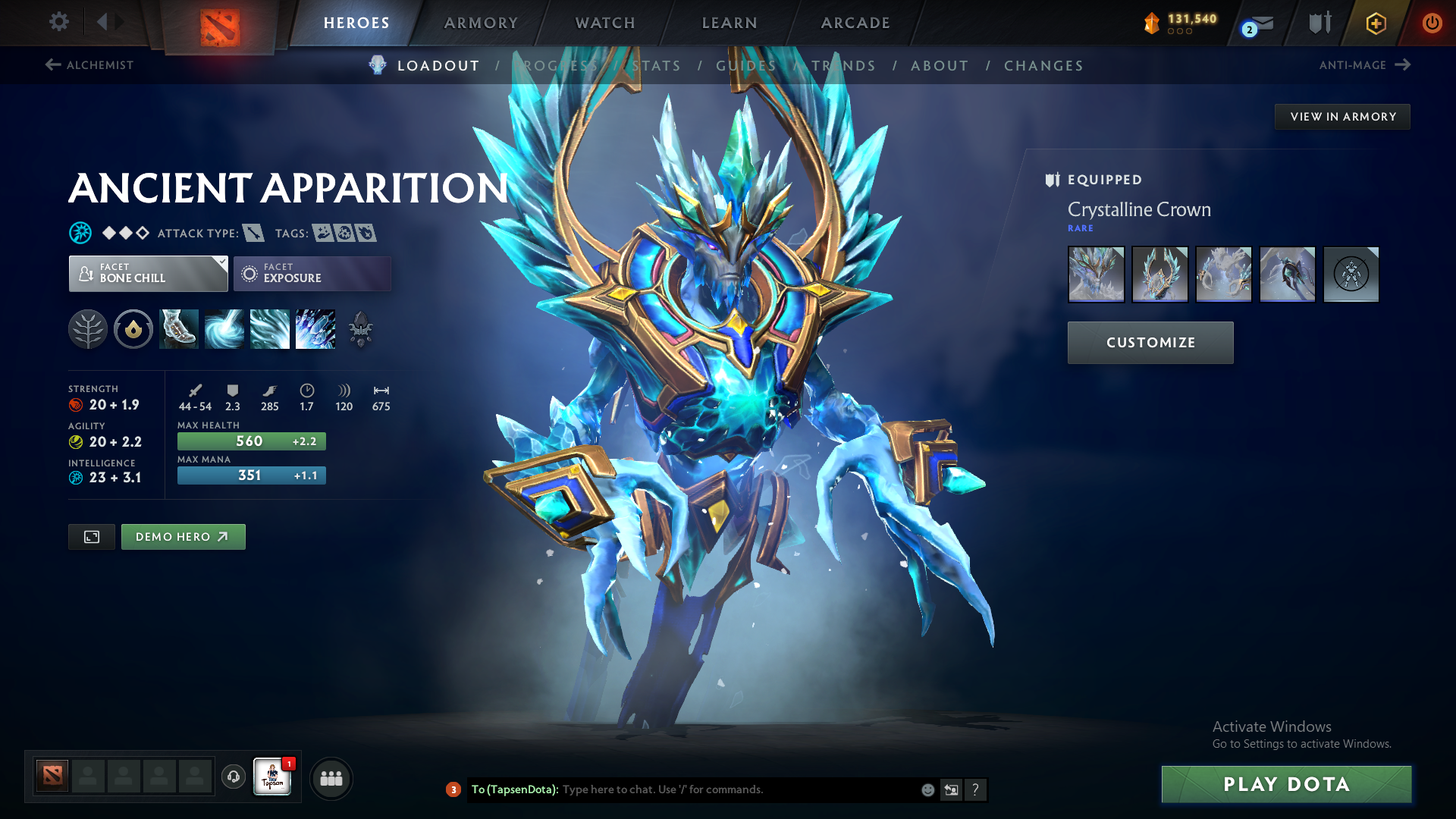Open the settings gear icon
This screenshot has height=819, width=1456.
(x=58, y=22)
